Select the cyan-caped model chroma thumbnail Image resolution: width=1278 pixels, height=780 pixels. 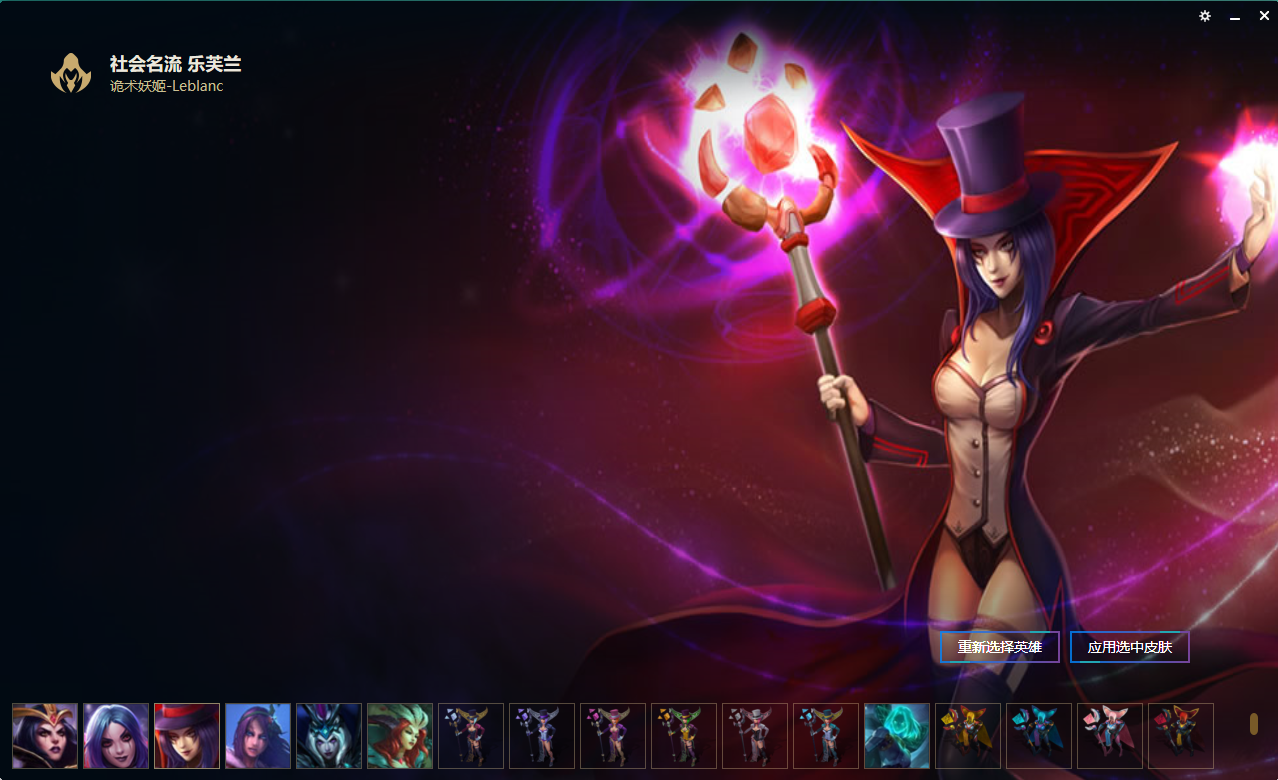click(x=1039, y=736)
